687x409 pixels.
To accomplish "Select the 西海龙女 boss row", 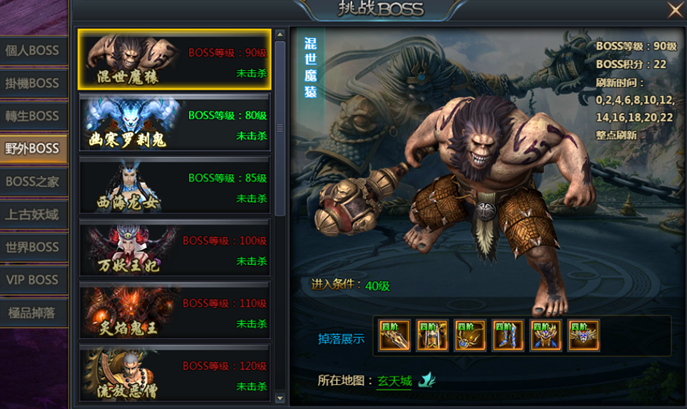I will point(174,186).
